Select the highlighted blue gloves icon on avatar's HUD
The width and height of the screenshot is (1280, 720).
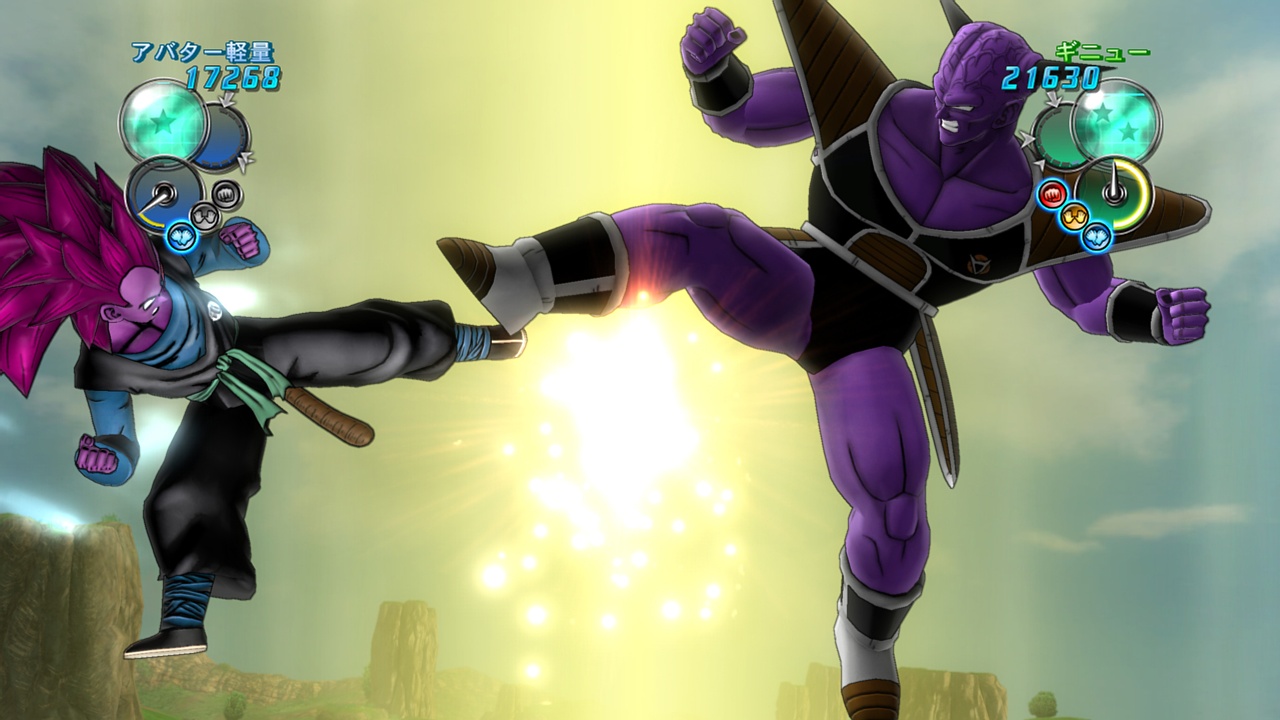180,236
